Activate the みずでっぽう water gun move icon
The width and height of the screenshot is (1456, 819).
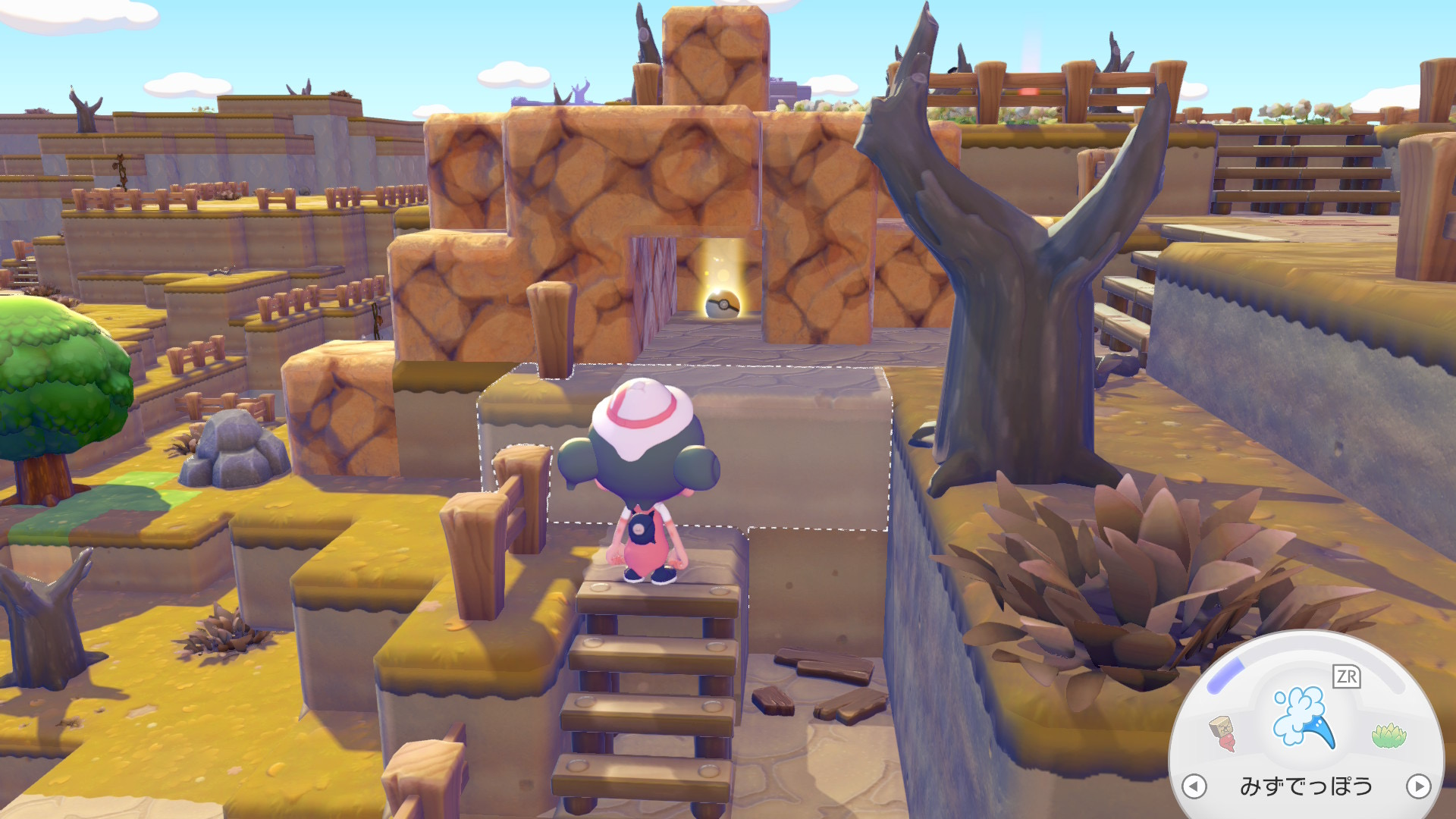(x=1303, y=717)
